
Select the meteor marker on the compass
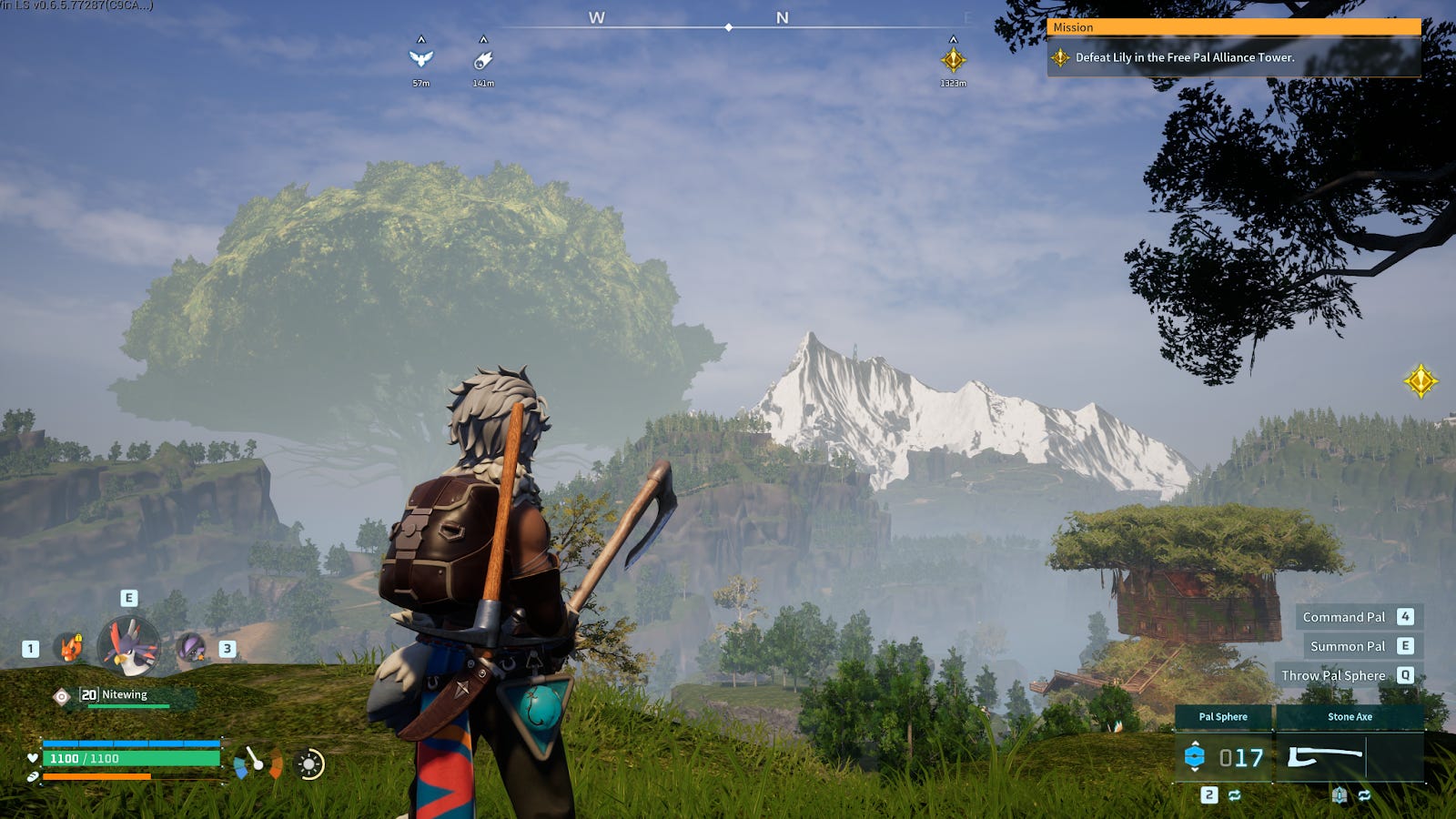click(x=483, y=60)
